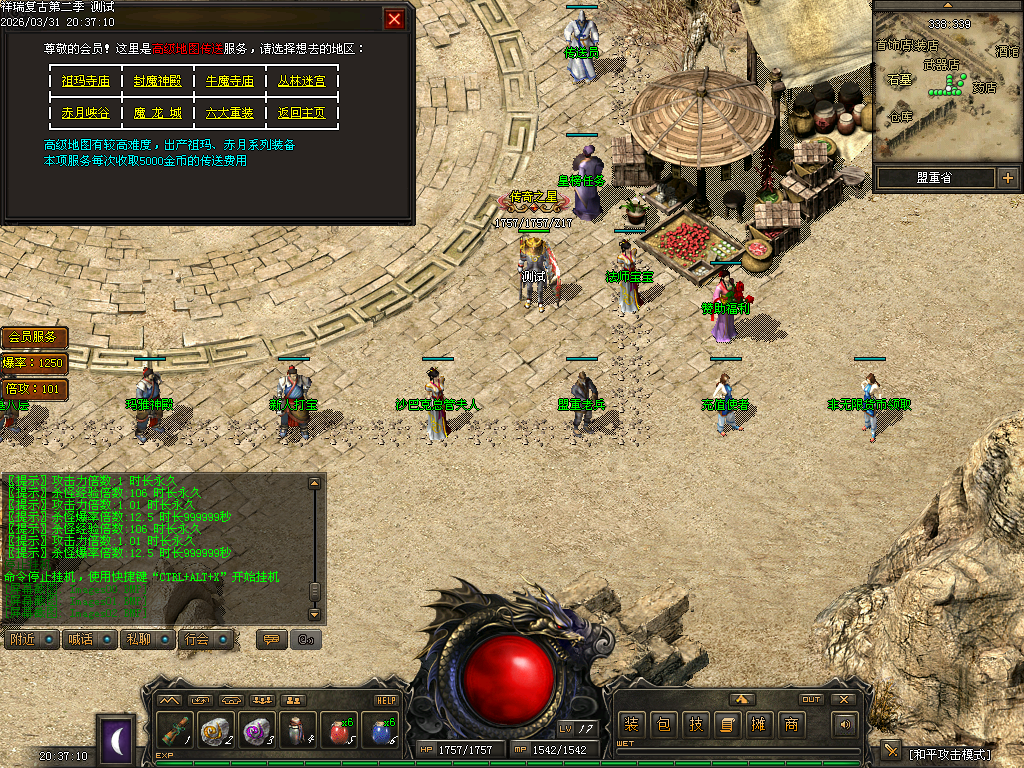Open the 会员服务 member service button

click(x=35, y=337)
